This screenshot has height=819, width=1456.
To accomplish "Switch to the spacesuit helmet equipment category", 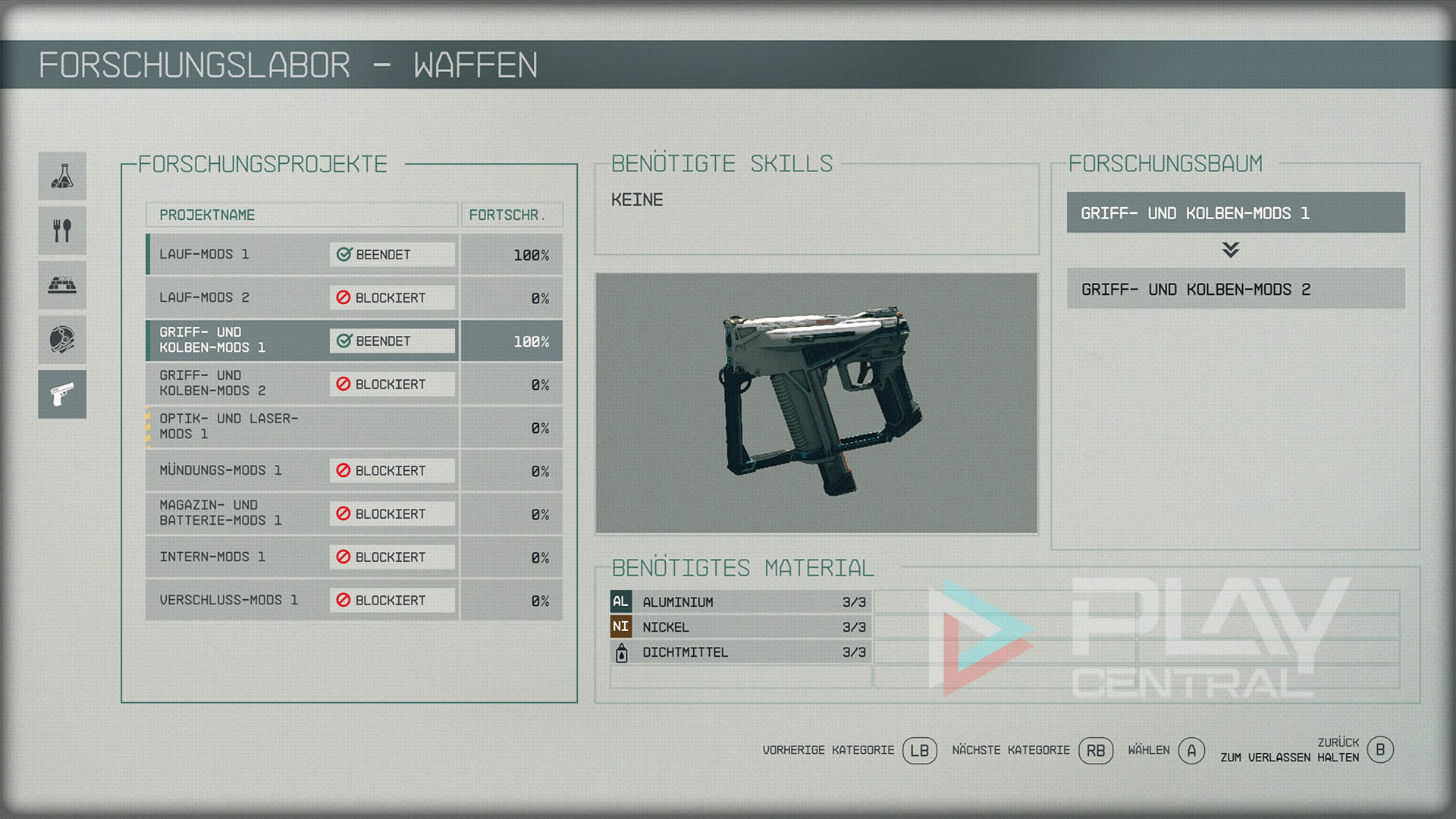I will (62, 340).
